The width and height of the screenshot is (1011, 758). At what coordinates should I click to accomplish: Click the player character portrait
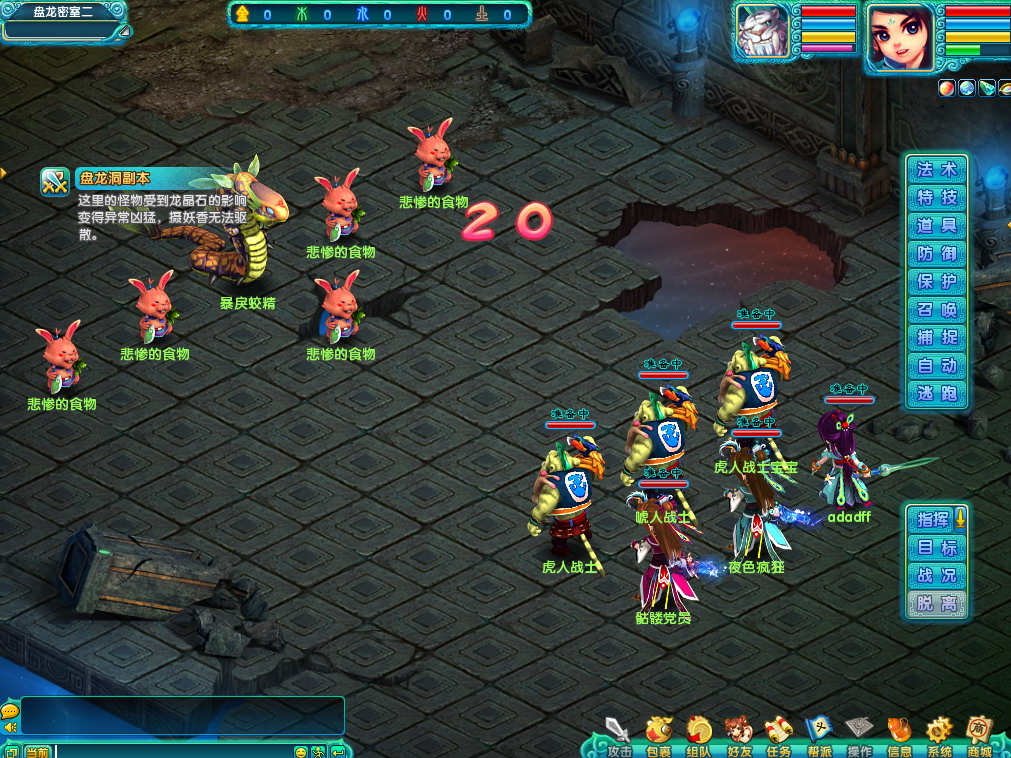click(x=900, y=38)
